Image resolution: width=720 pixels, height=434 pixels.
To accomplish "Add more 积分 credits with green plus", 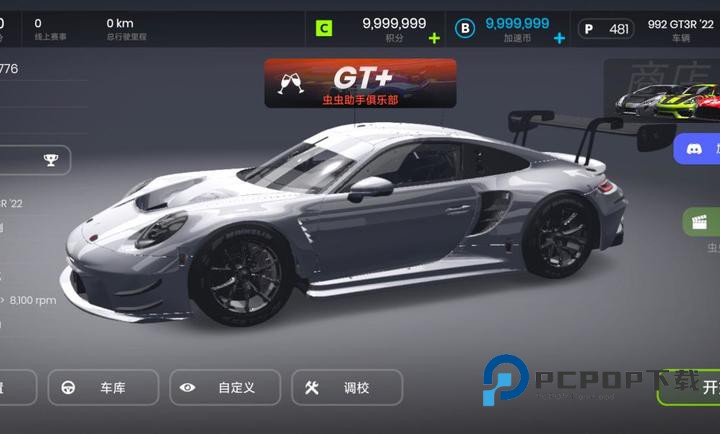I will [x=433, y=38].
